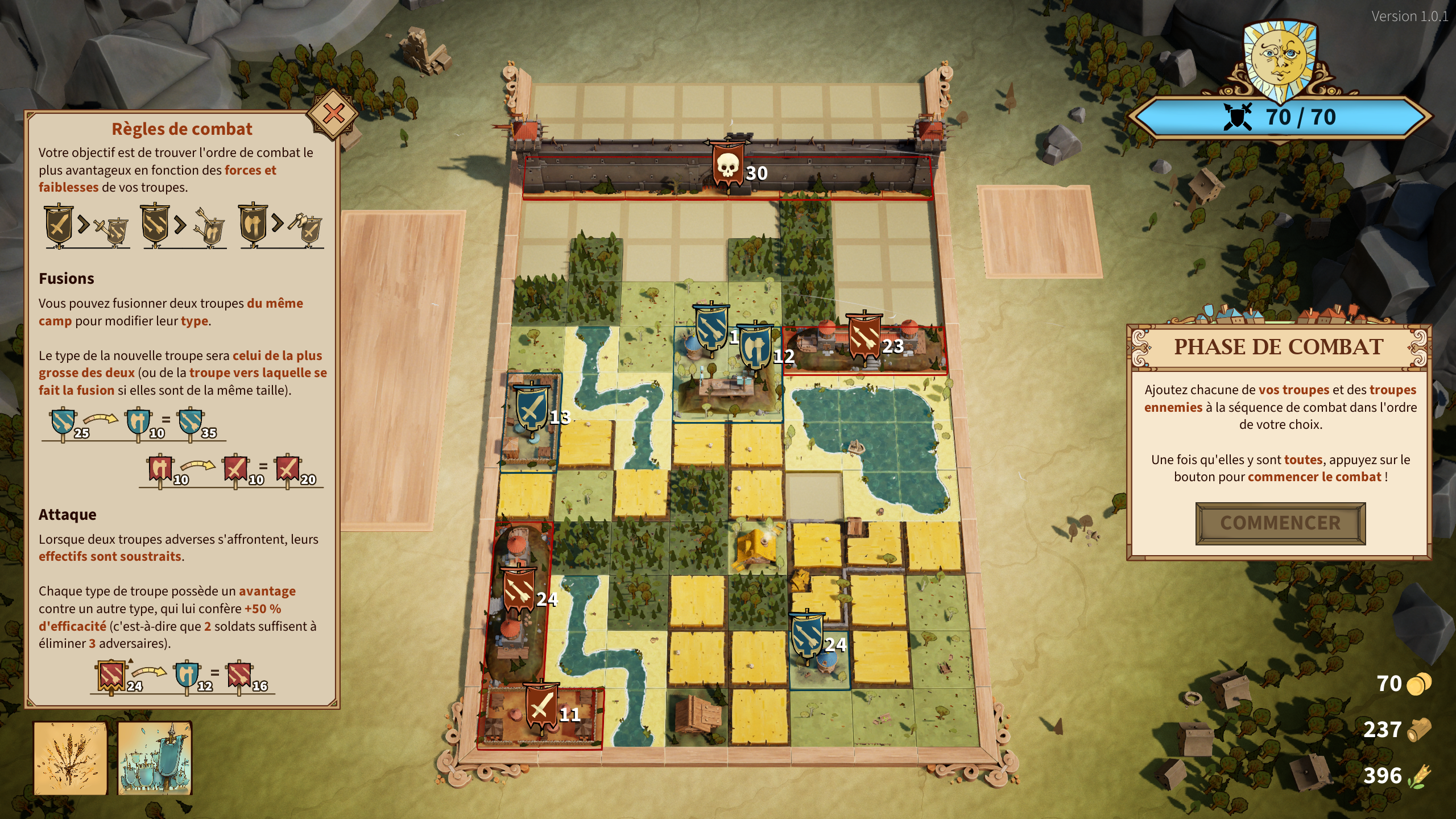The width and height of the screenshot is (1456, 819).
Task: Select the wheat sheaf card
Action: [71, 758]
